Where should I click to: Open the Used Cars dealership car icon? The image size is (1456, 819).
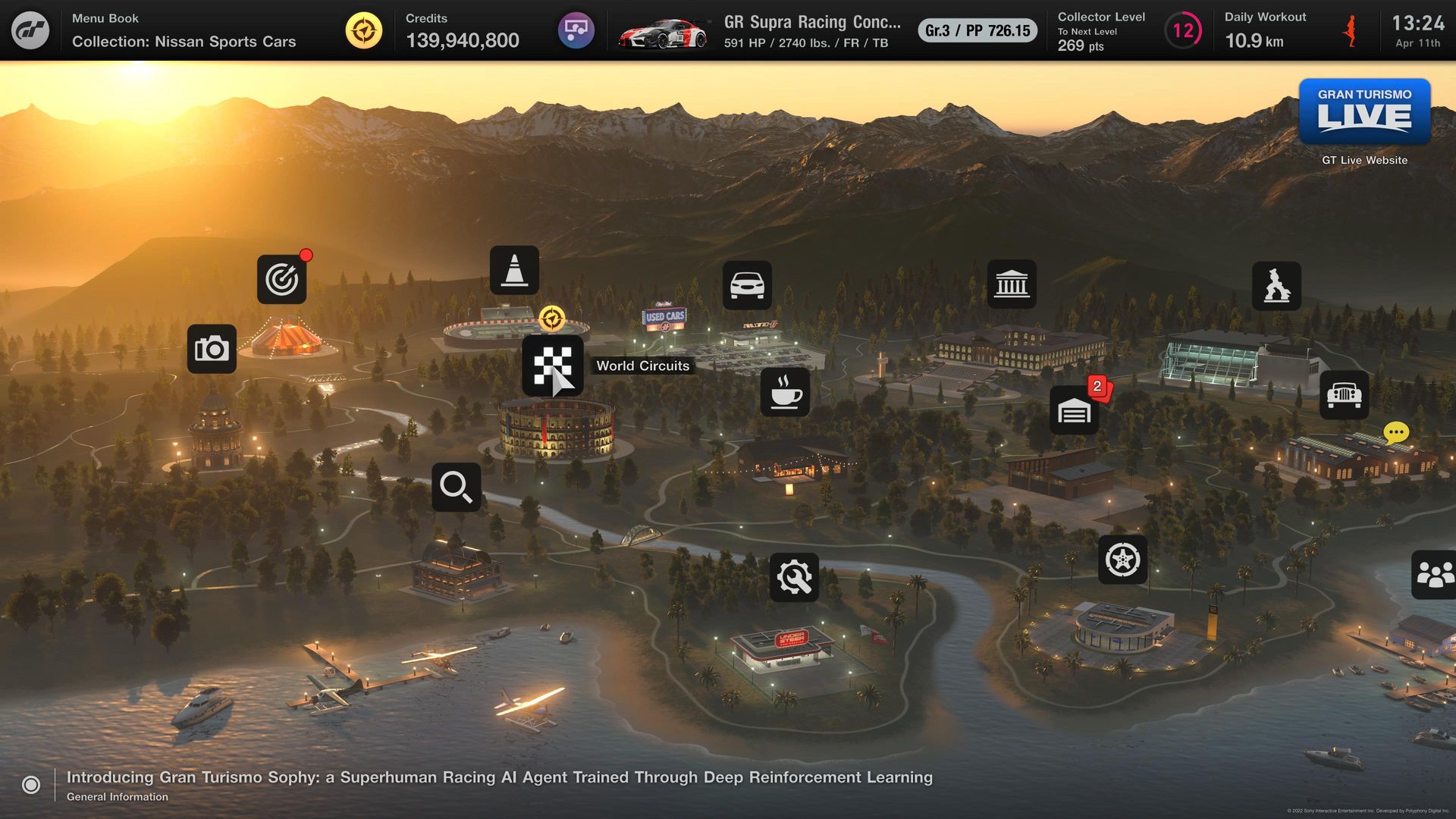747,285
